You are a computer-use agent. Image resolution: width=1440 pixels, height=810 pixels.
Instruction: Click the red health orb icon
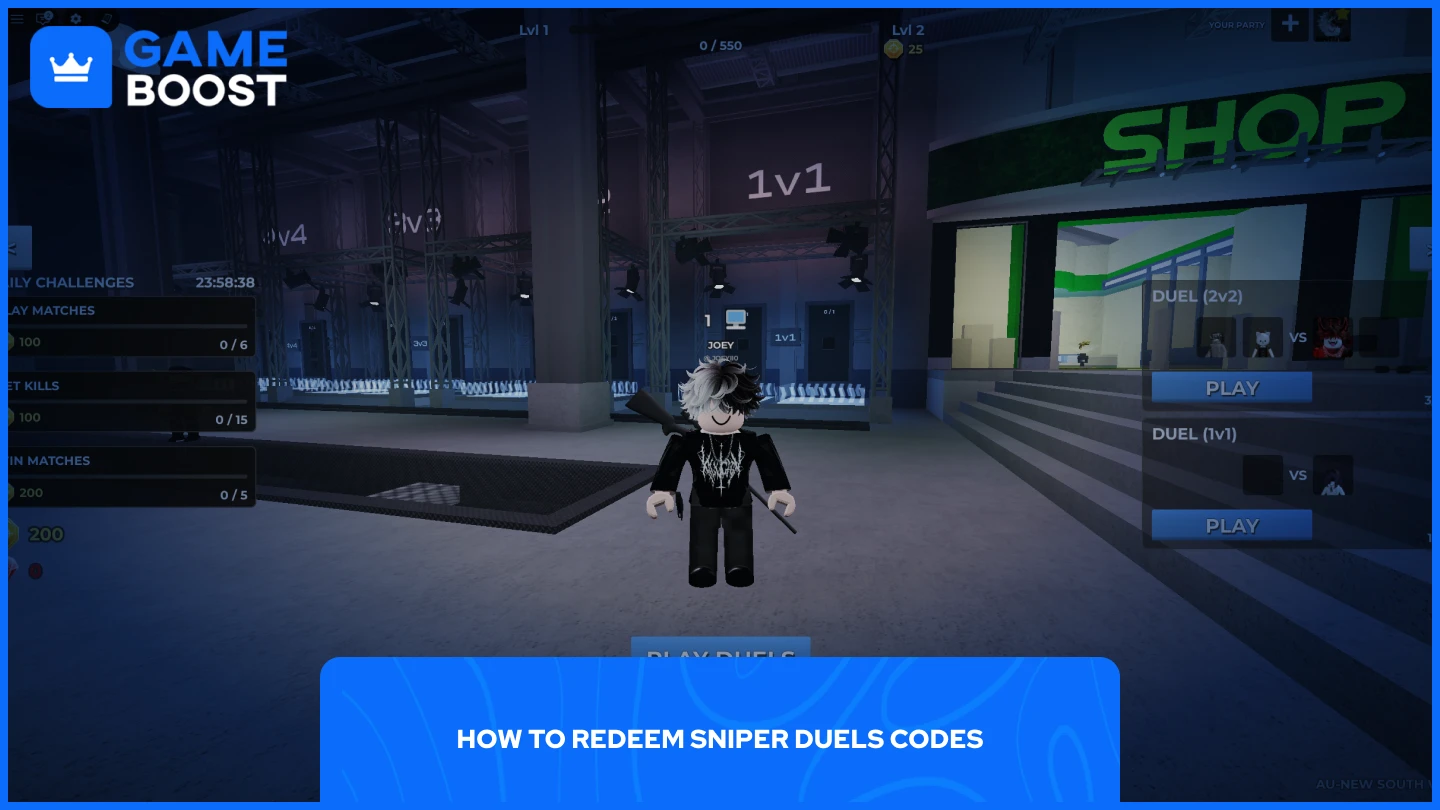click(x=35, y=572)
